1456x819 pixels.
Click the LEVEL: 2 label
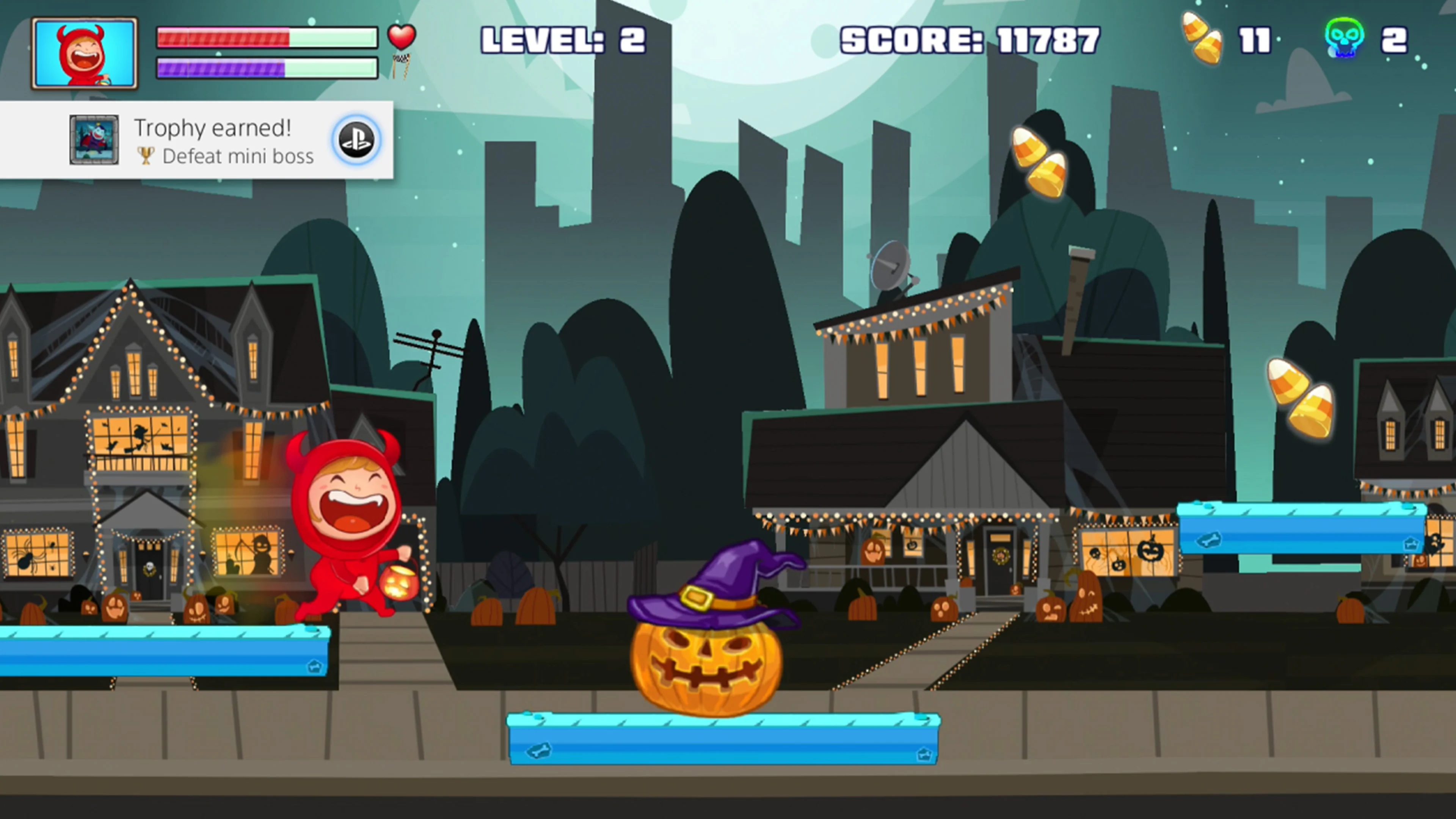click(563, 38)
